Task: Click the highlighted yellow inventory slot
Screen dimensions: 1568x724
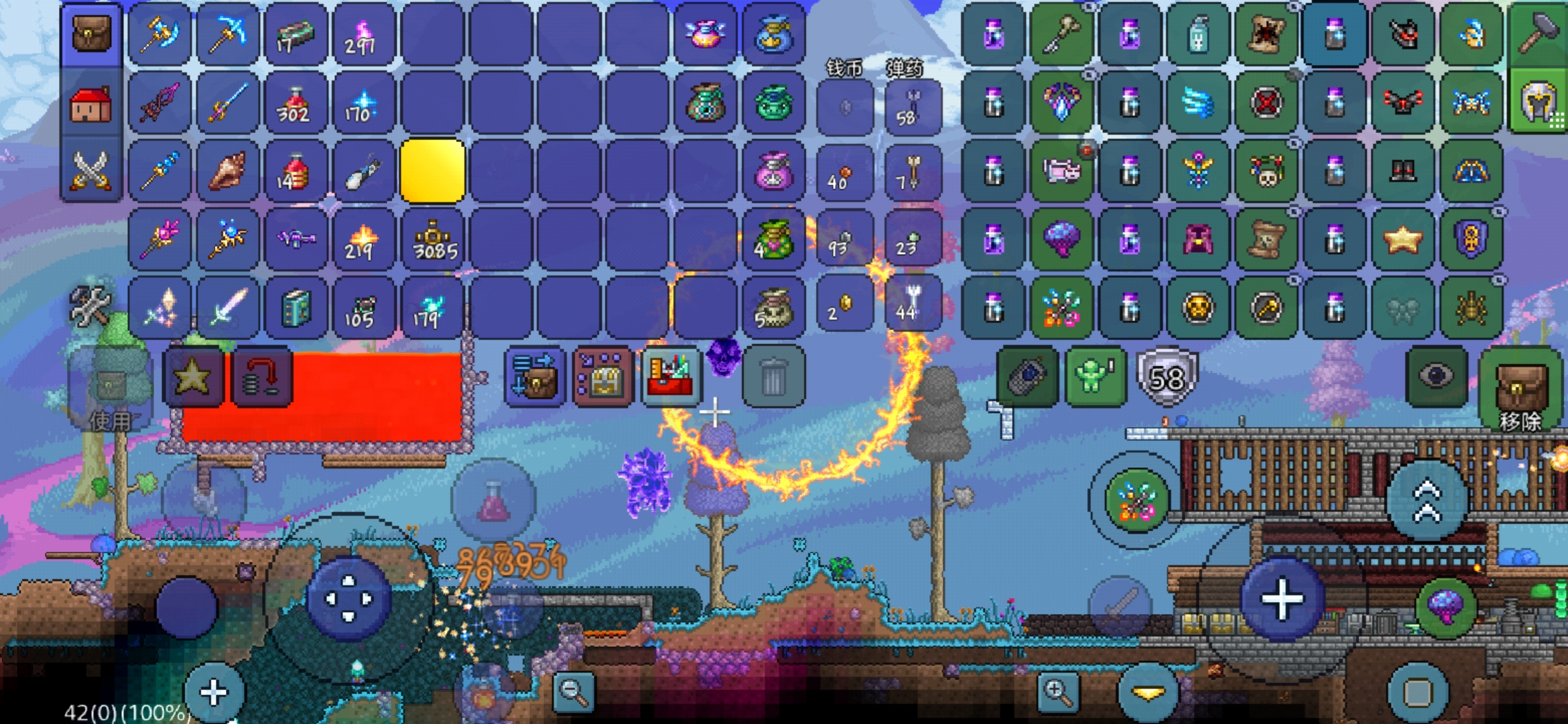Action: coord(433,172)
